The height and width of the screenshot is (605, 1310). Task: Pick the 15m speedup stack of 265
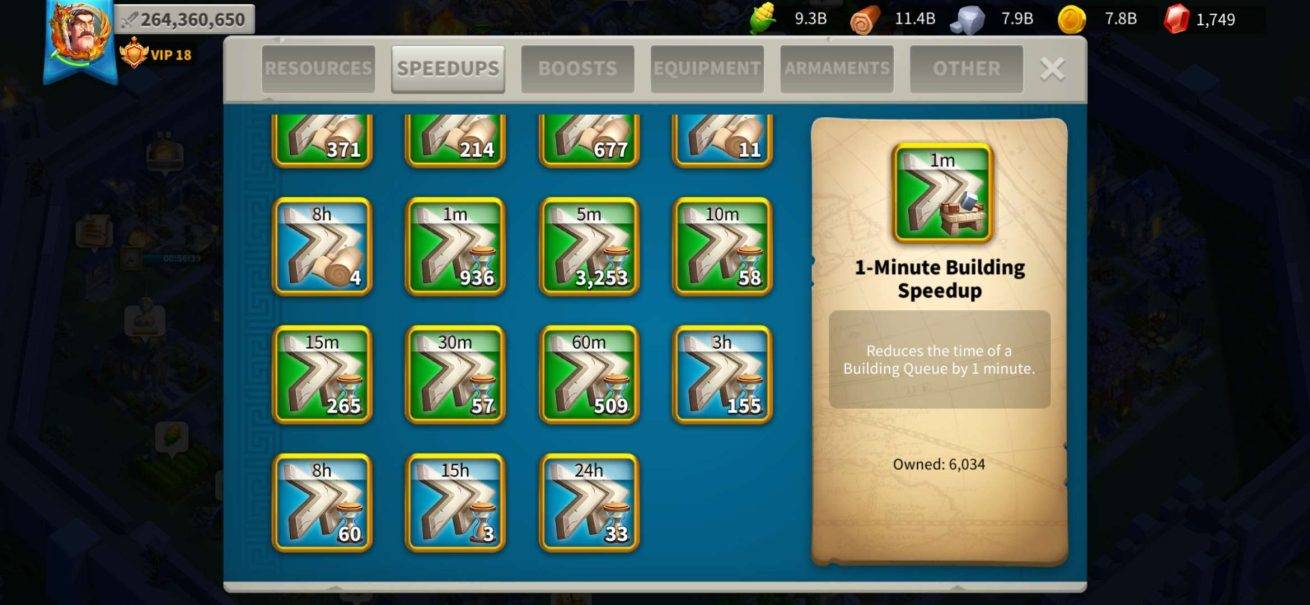[322, 374]
